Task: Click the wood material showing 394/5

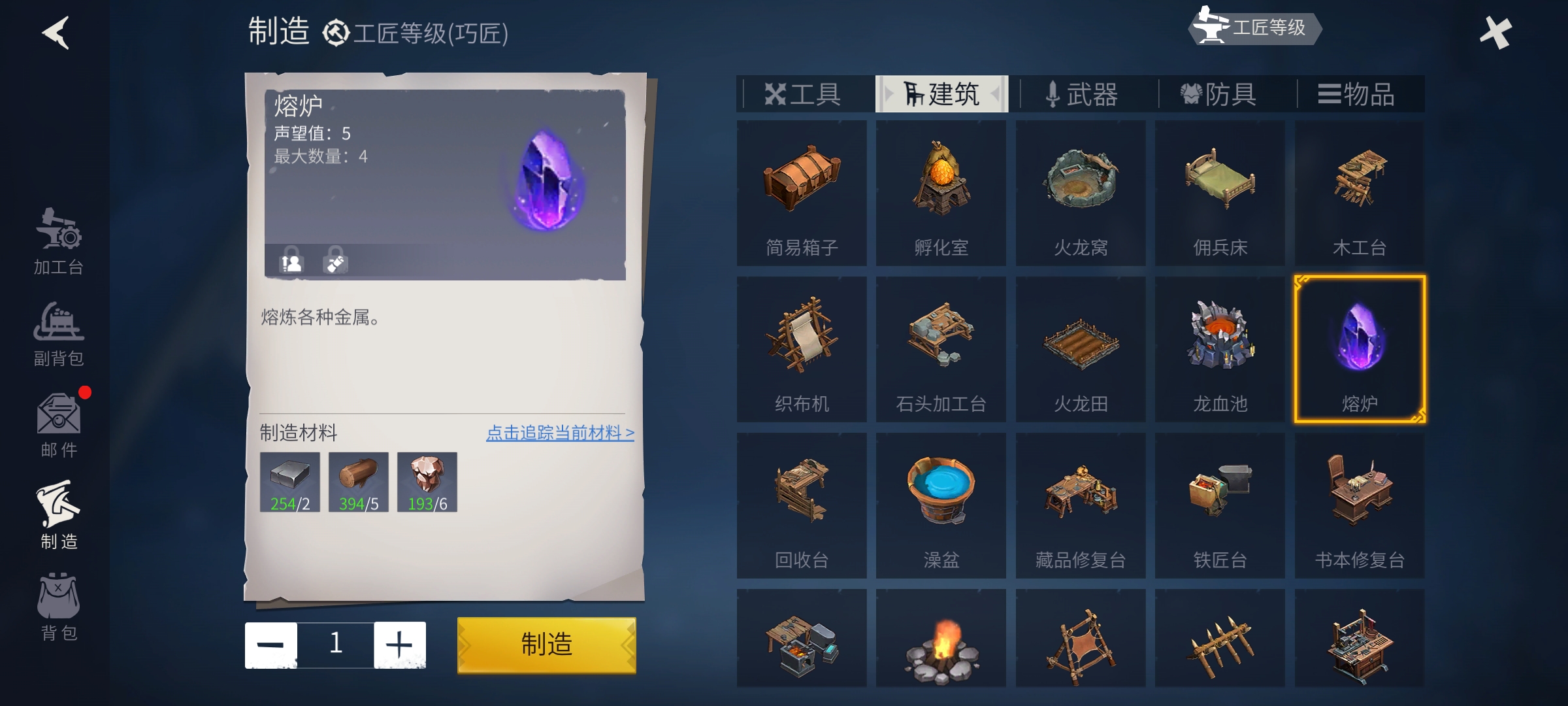Action: [x=359, y=482]
